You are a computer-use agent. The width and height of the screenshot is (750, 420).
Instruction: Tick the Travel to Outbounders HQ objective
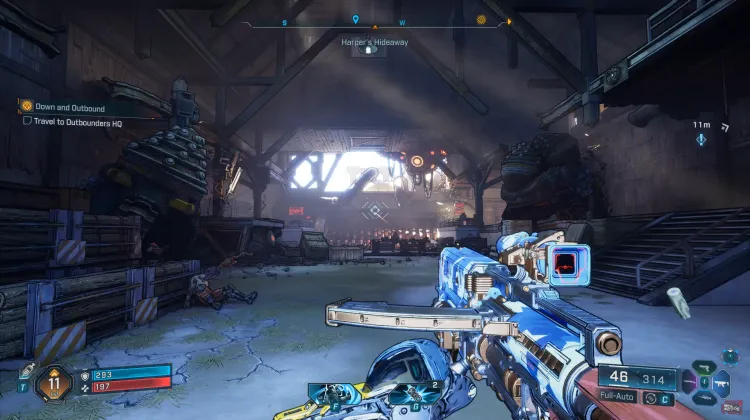[x=27, y=121]
